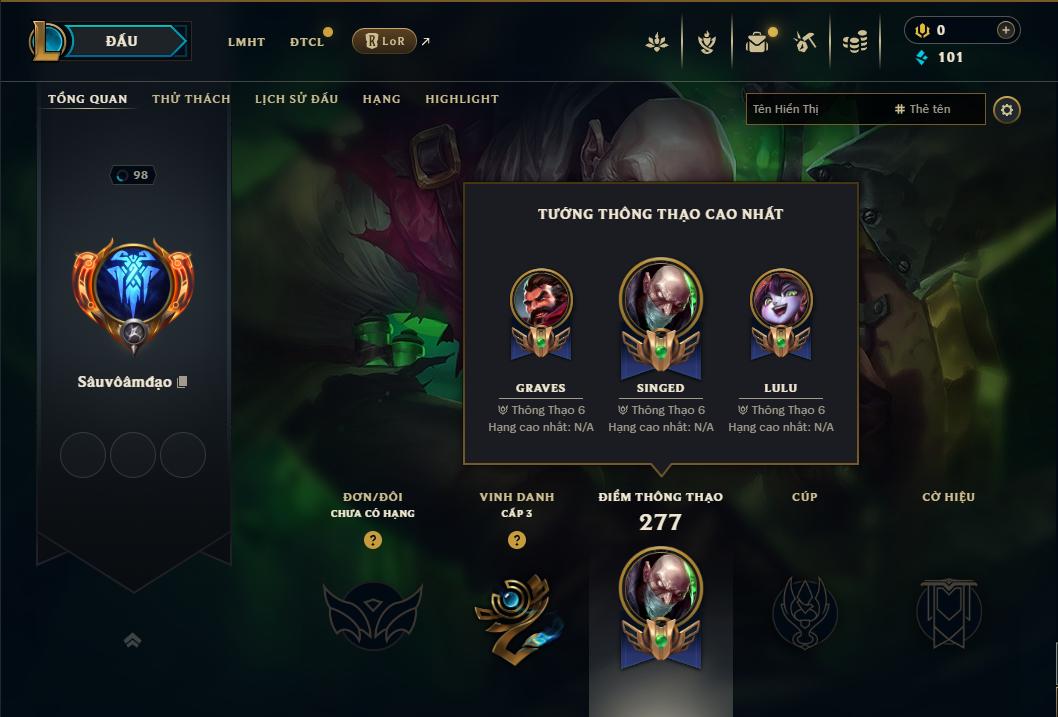Open the LỊCH SỬ ĐẤU tab
Viewport: 1058px width, 717px height.
296,99
